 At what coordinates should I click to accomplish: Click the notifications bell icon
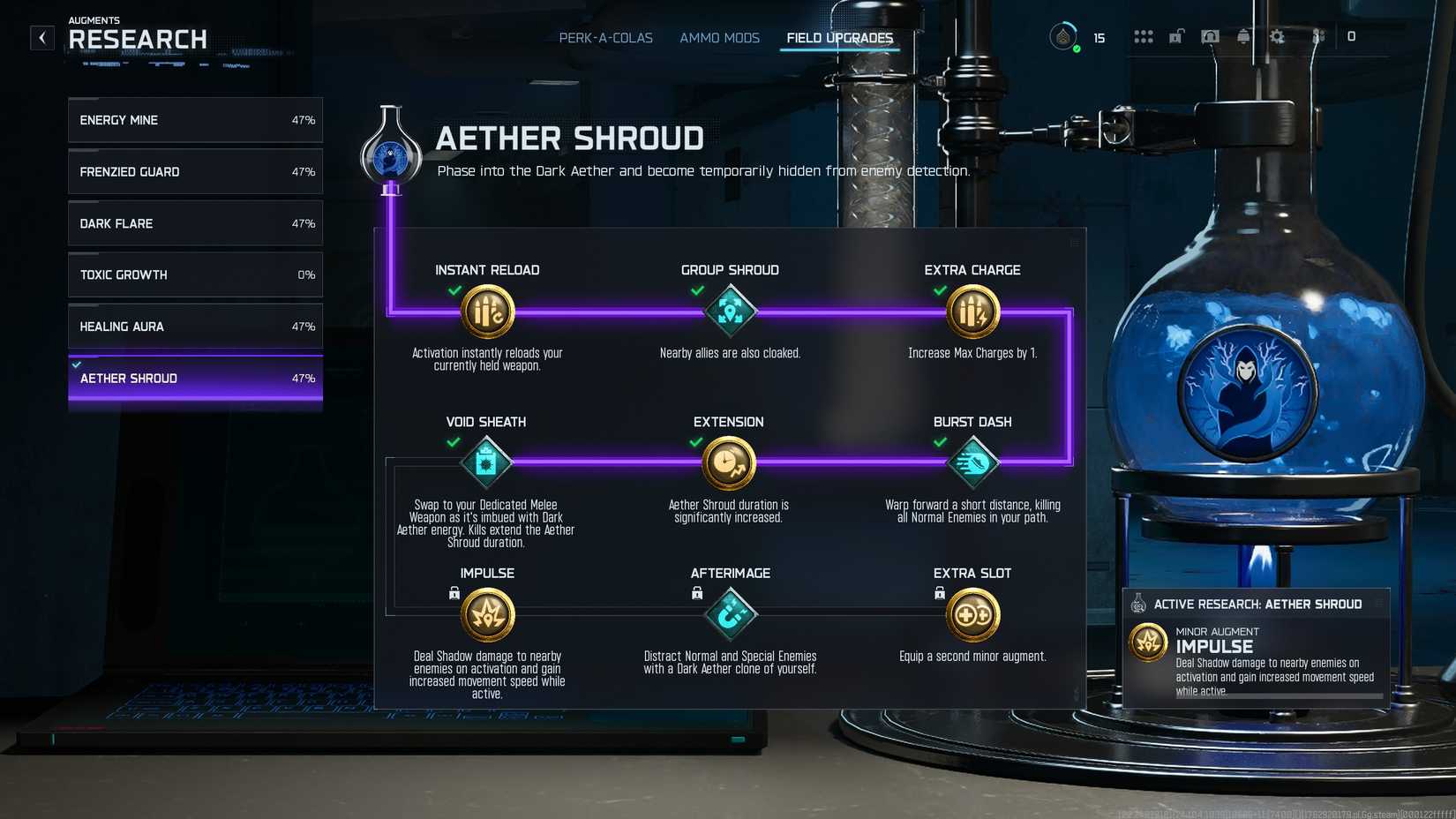pyautogui.click(x=1245, y=37)
